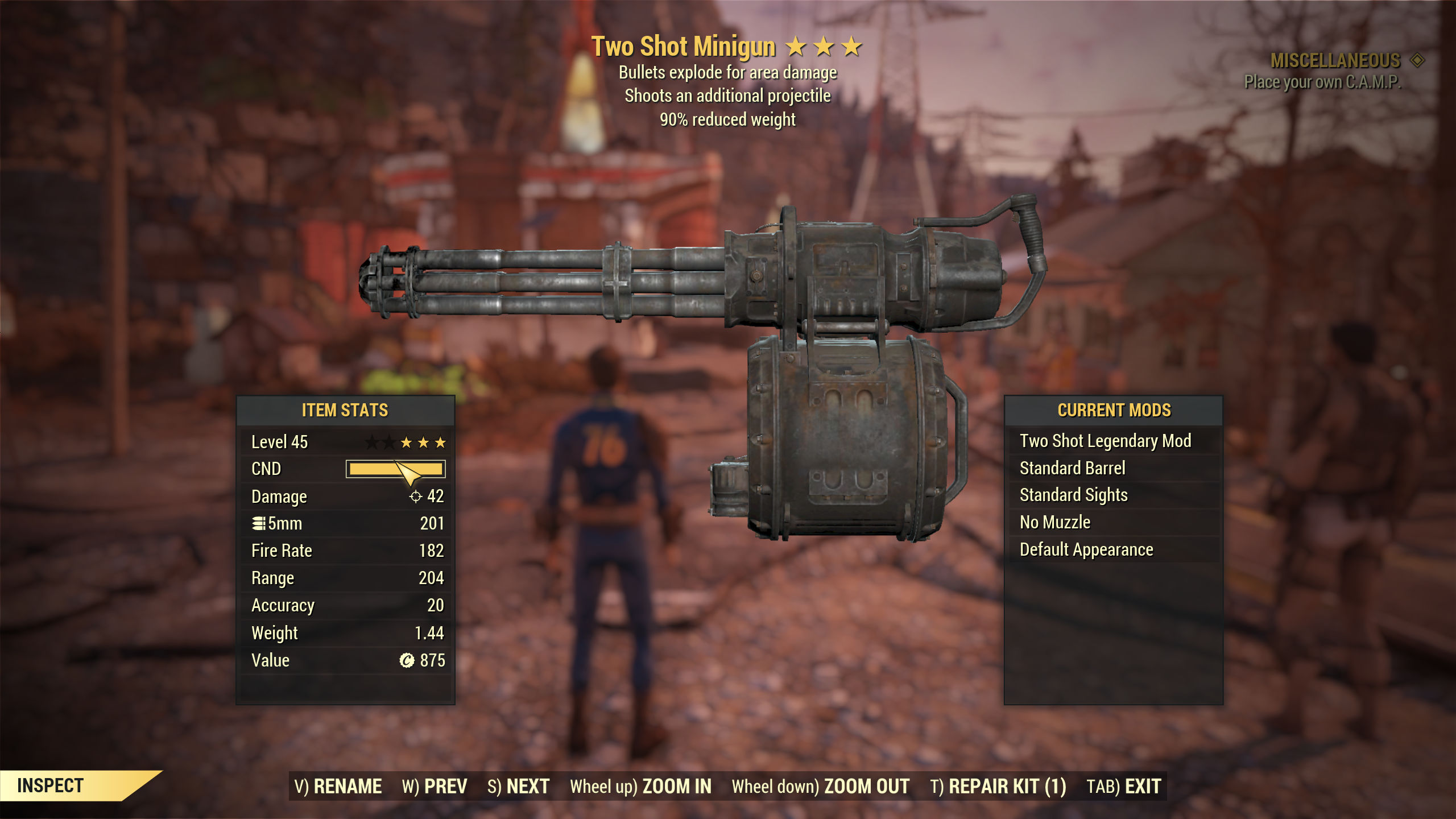Click the caps icon beside the Value stat
1456x819 pixels.
408,660
